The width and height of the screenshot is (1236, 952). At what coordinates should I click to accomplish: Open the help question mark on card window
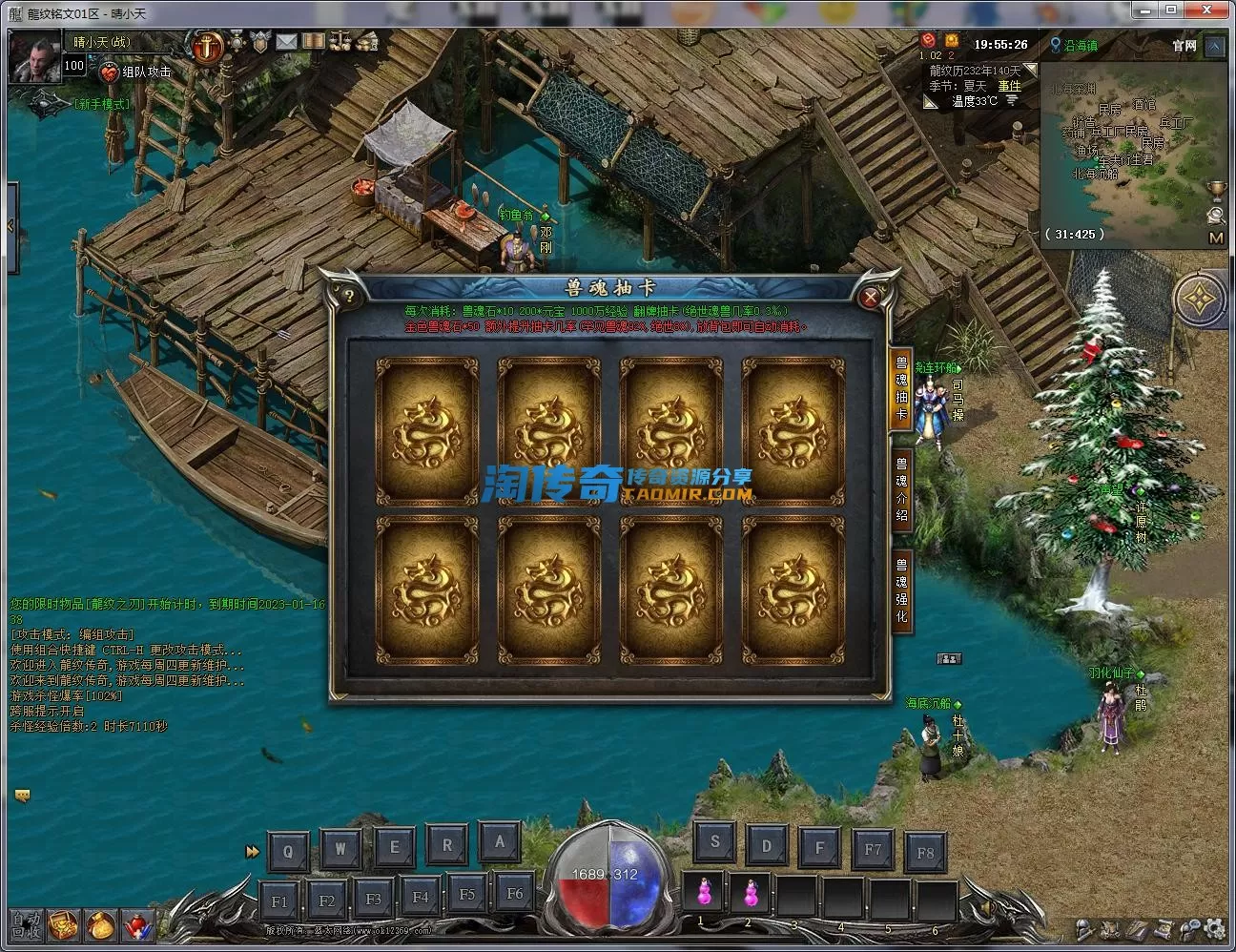(350, 298)
